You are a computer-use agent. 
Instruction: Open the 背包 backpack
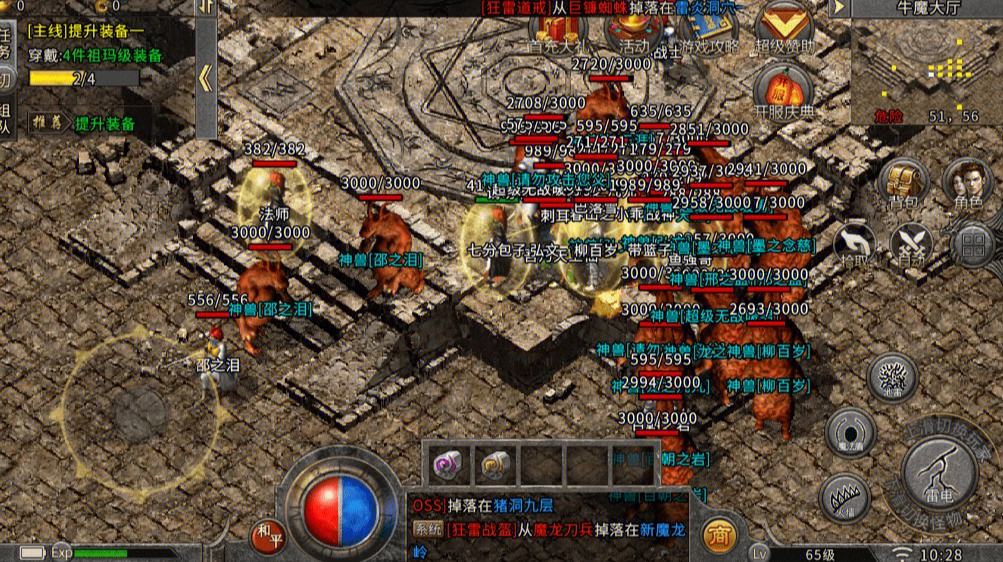[x=903, y=185]
